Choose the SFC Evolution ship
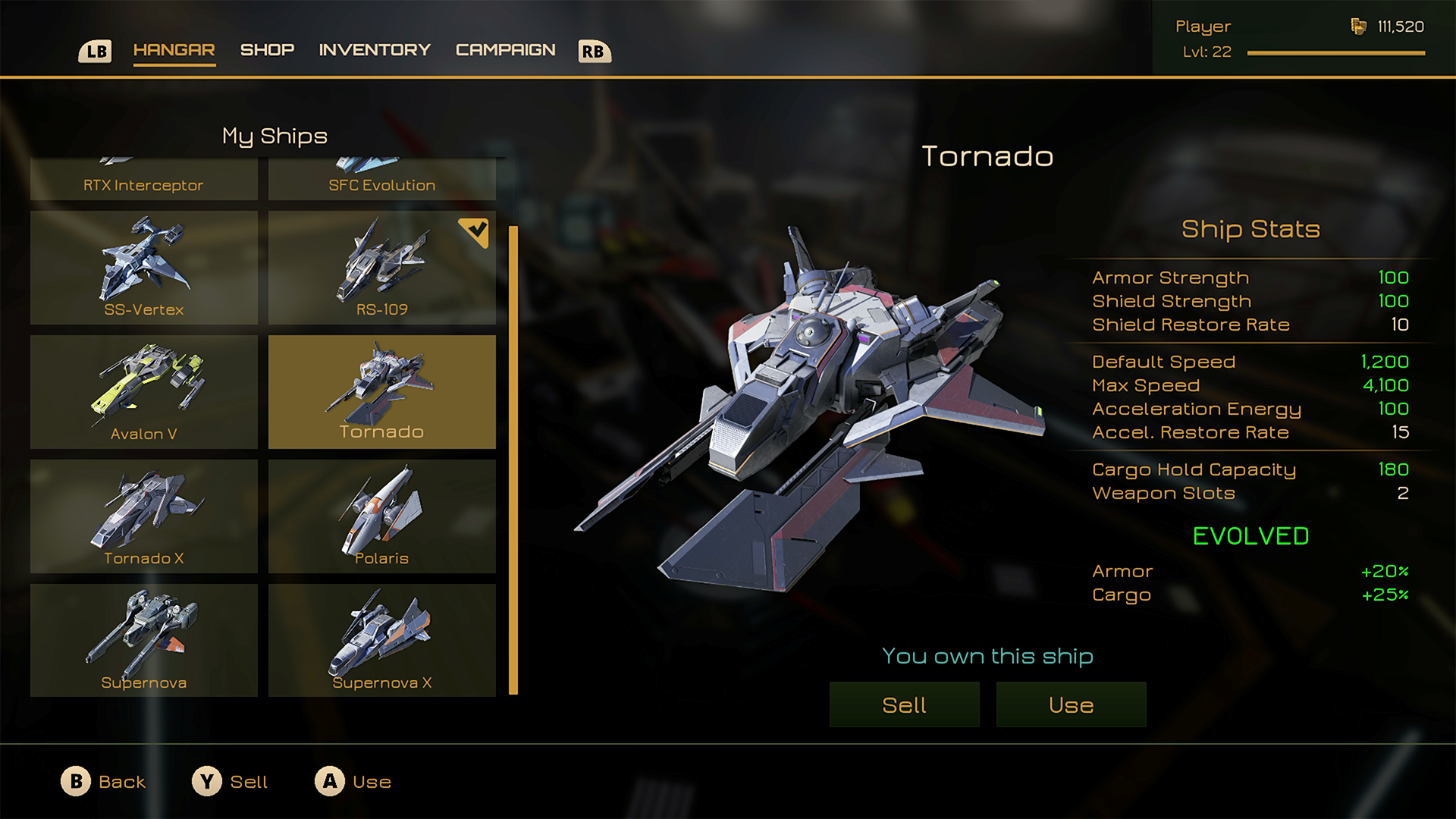 click(382, 180)
